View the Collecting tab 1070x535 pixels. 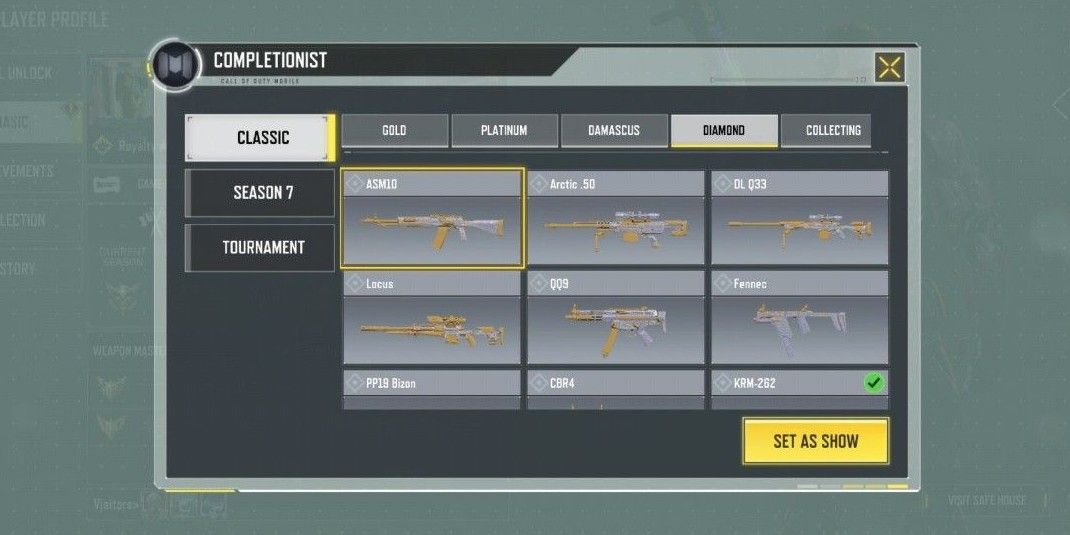pyautogui.click(x=832, y=130)
